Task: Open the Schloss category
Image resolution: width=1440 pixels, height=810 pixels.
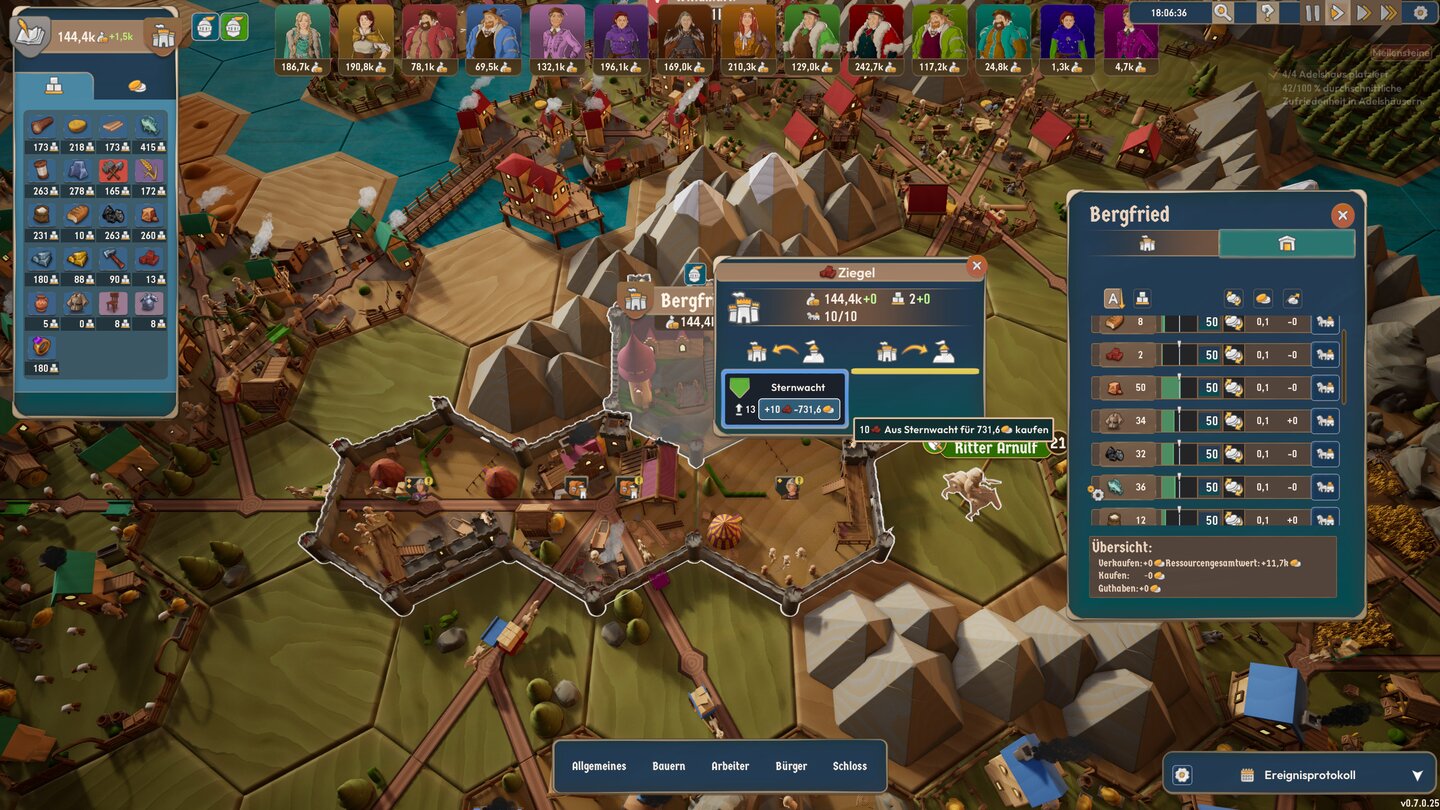Action: 850,766
